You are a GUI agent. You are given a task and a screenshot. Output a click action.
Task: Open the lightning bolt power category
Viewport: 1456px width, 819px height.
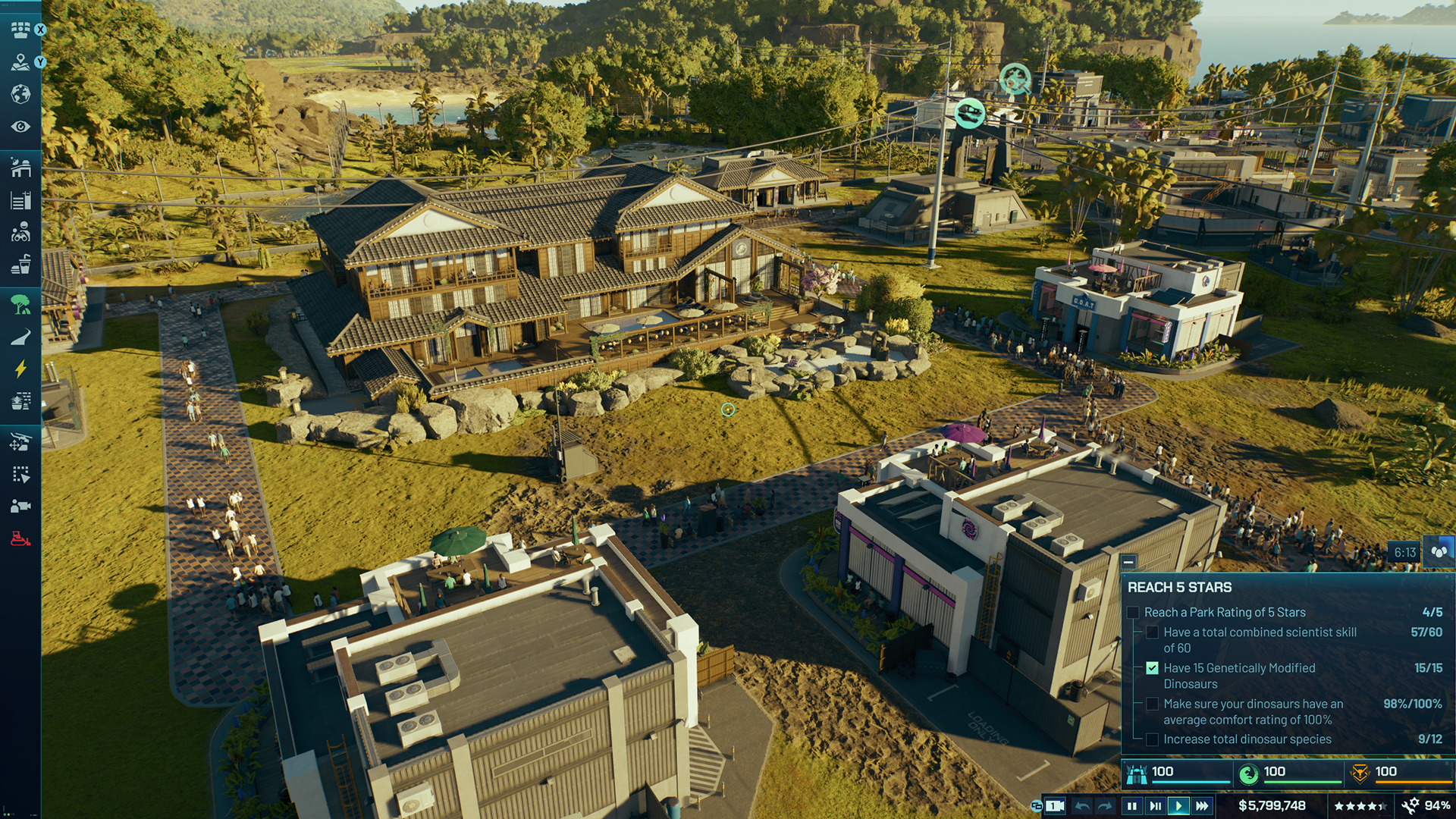[x=20, y=369]
